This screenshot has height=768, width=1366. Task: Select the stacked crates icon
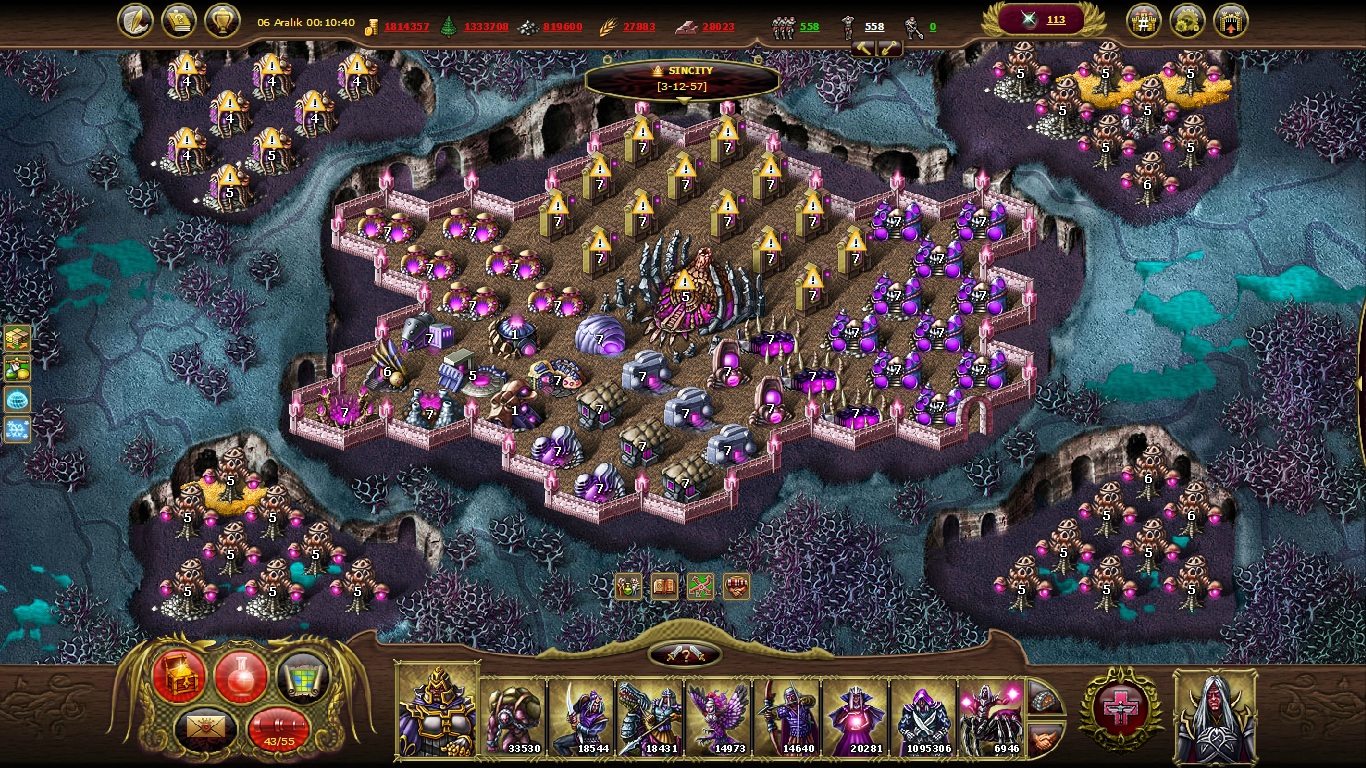pyautogui.click(x=17, y=339)
